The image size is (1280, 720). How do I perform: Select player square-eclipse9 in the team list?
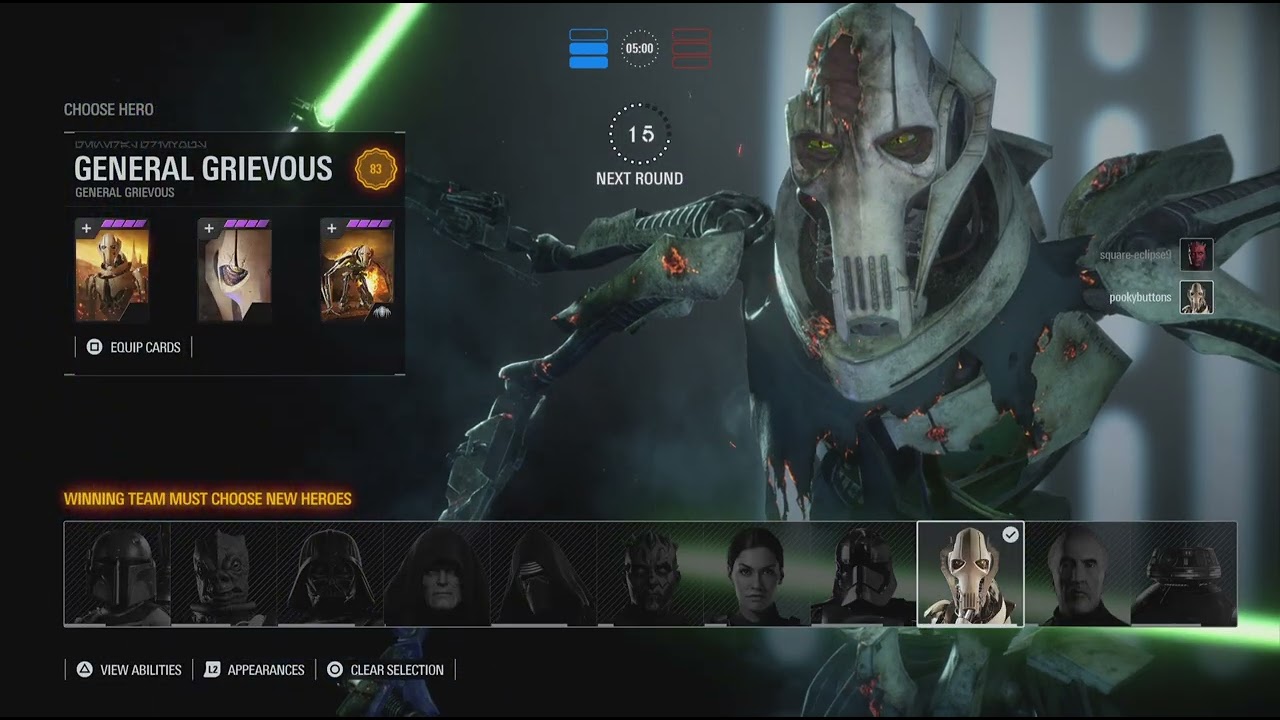click(x=1155, y=255)
